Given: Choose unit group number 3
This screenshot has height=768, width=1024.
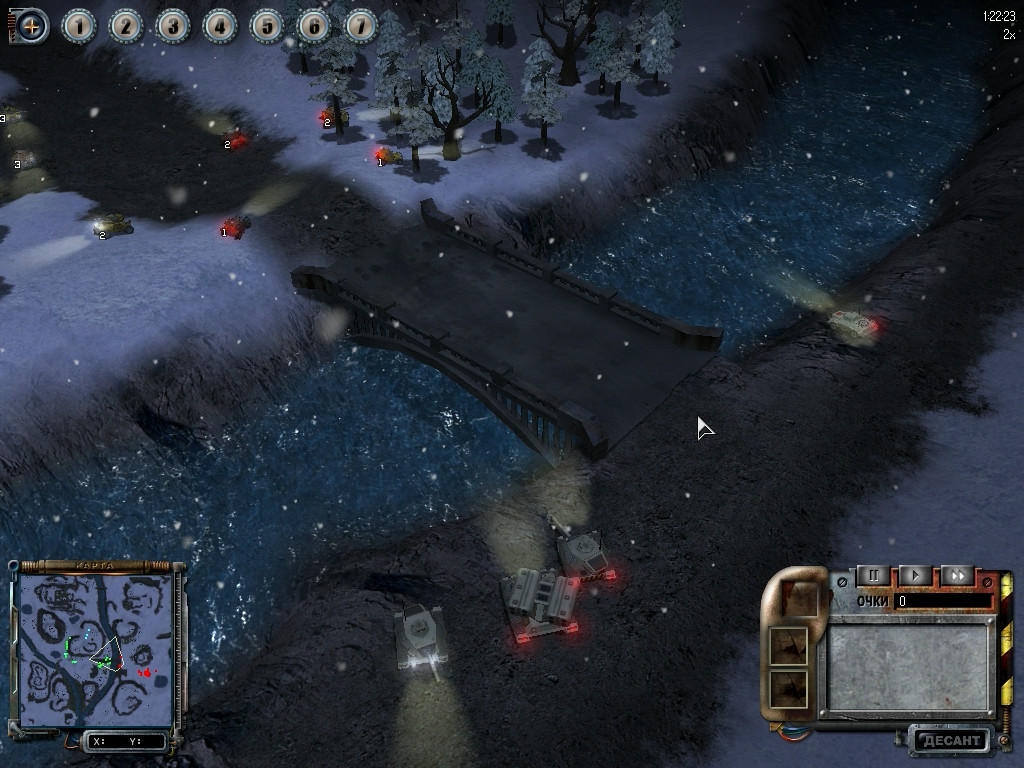Looking at the screenshot, I should [173, 26].
